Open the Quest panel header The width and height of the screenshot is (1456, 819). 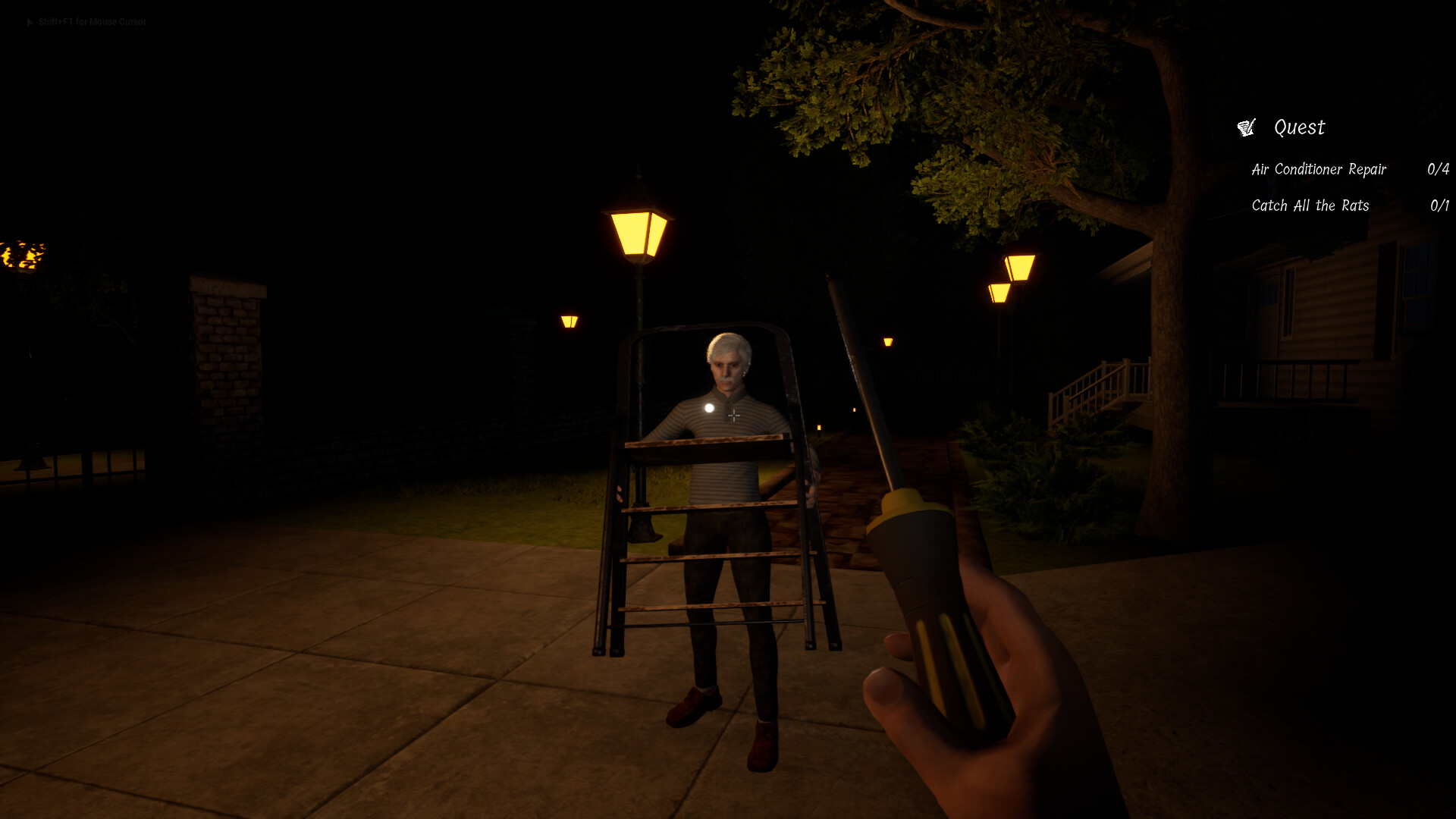point(1298,127)
